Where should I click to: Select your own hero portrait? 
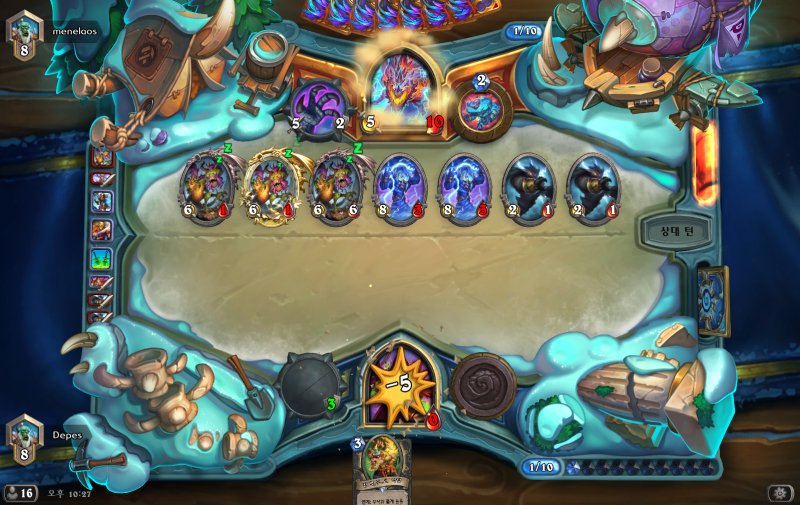click(x=399, y=385)
